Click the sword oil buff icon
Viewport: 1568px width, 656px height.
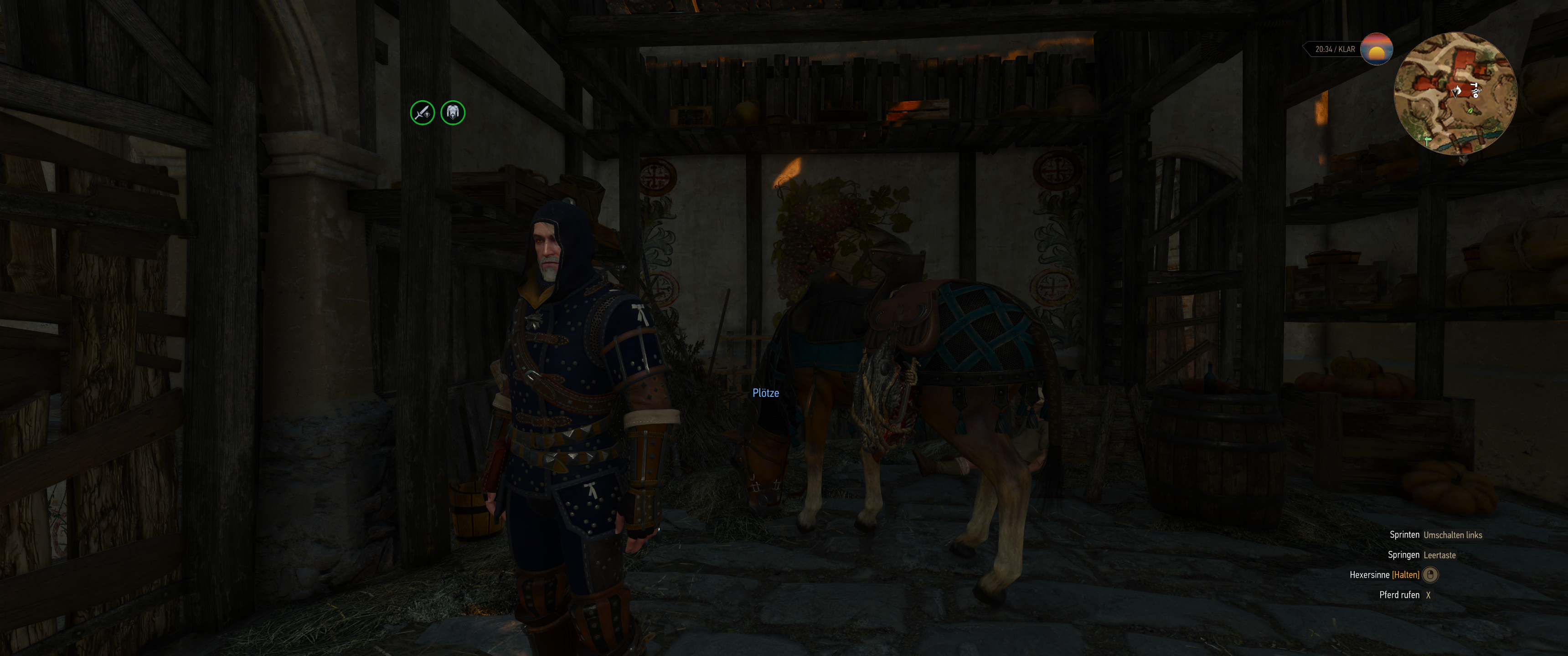(423, 113)
